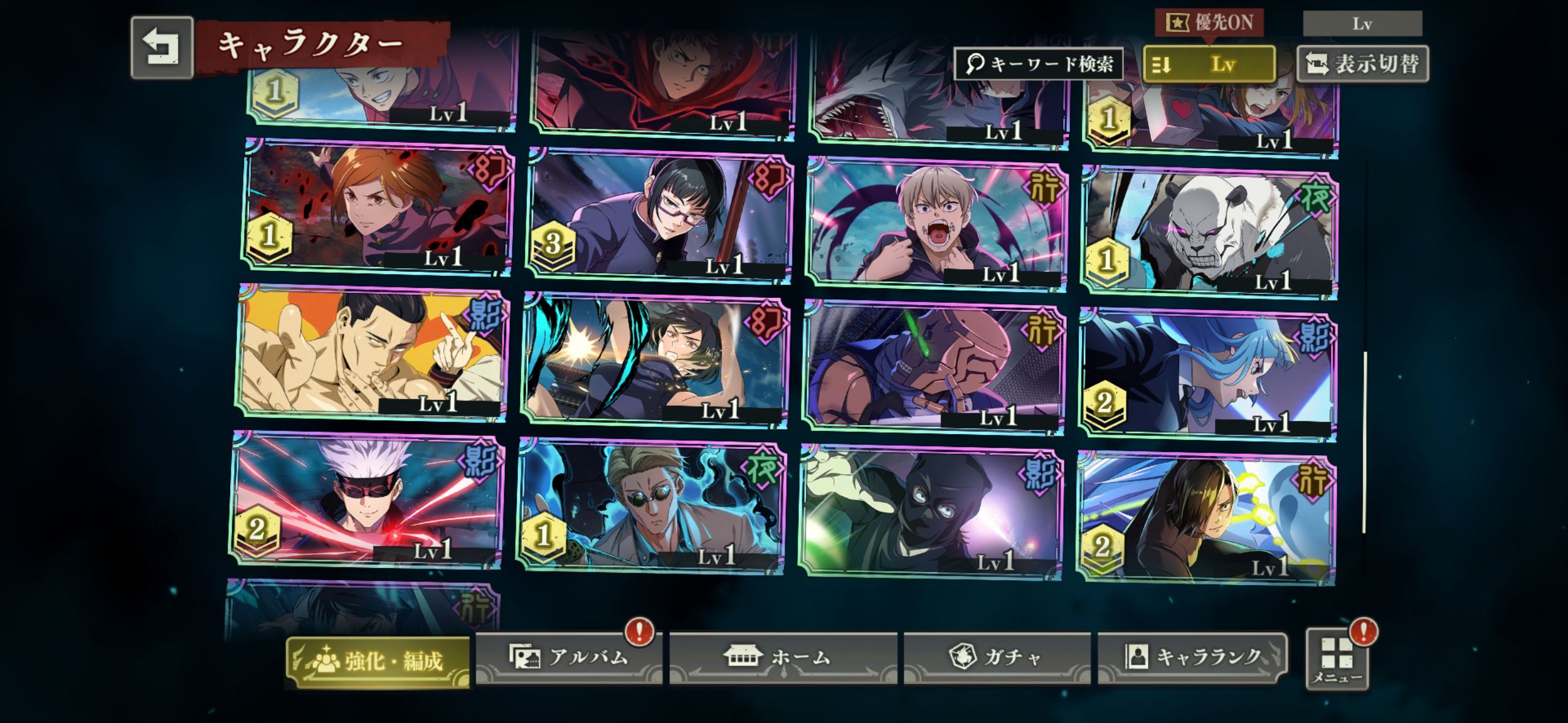Open the キーワード検索 keyword search
This screenshot has width=1568, height=723.
coord(1039,64)
